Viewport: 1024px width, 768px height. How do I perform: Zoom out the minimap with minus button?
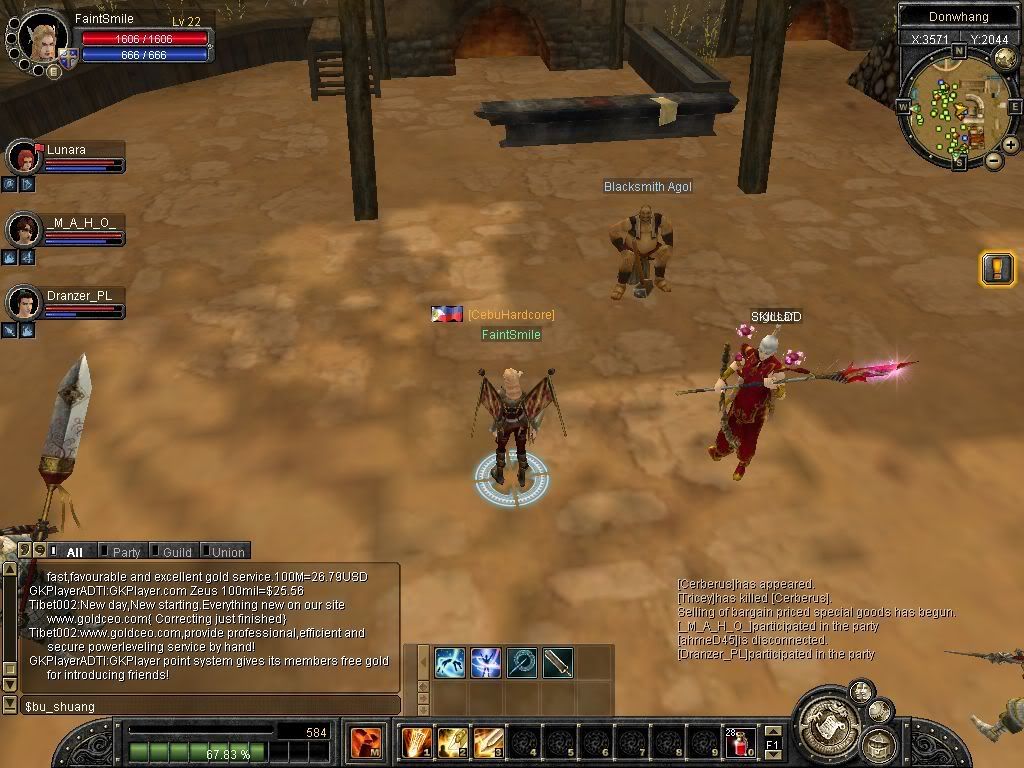[994, 160]
